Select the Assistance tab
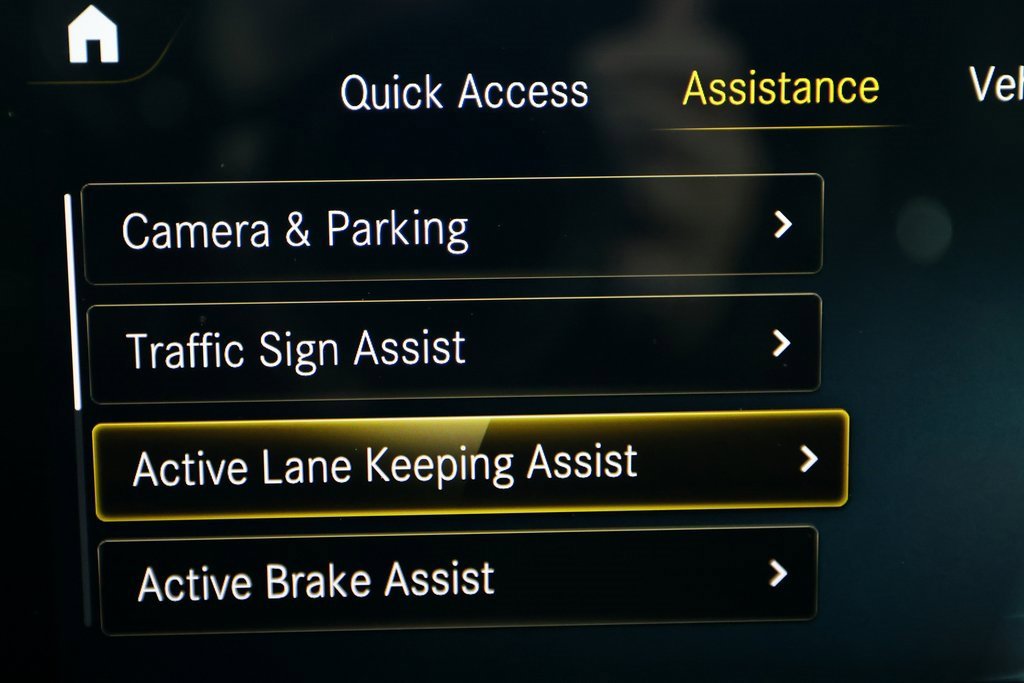 tap(780, 89)
